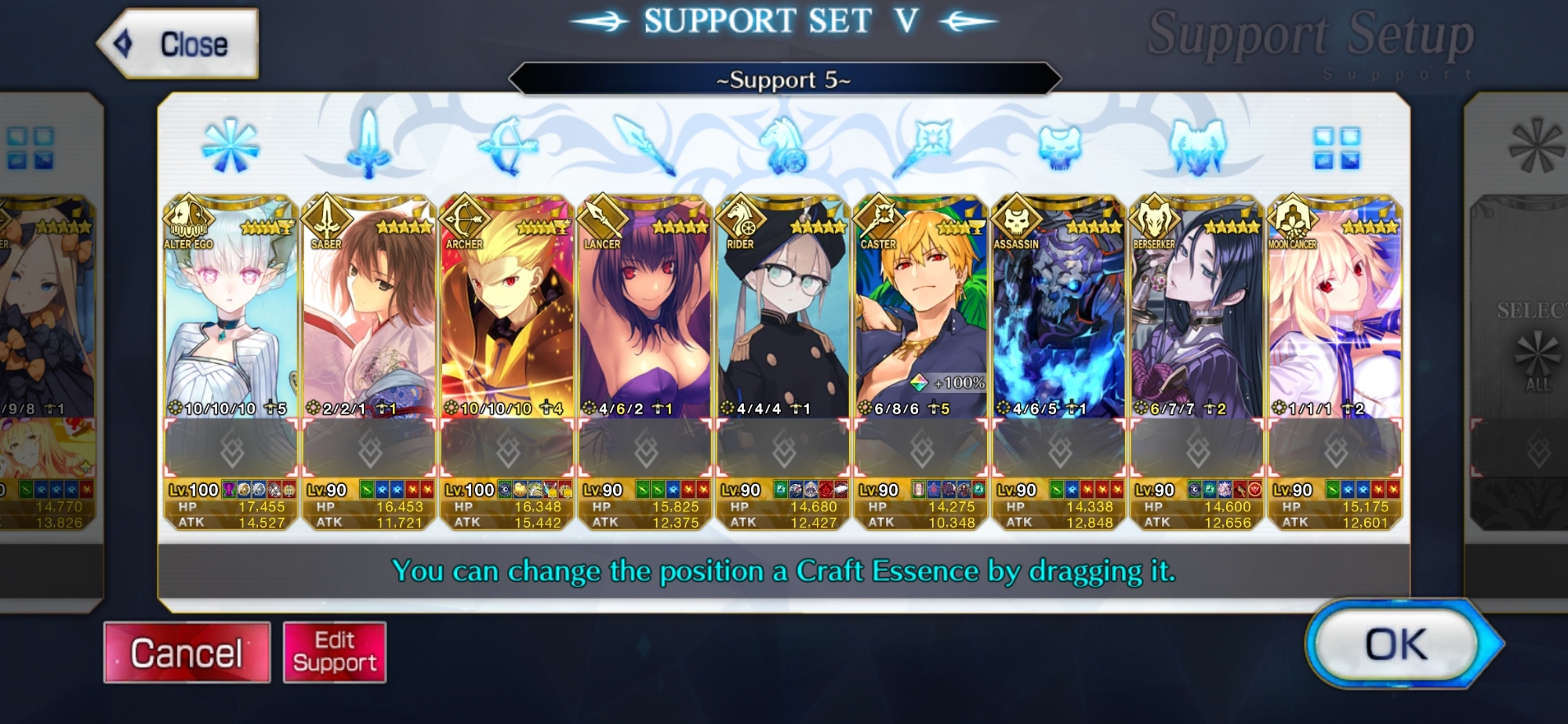Close the Support Set screen
Screen dimensions: 1568x724
click(x=179, y=44)
